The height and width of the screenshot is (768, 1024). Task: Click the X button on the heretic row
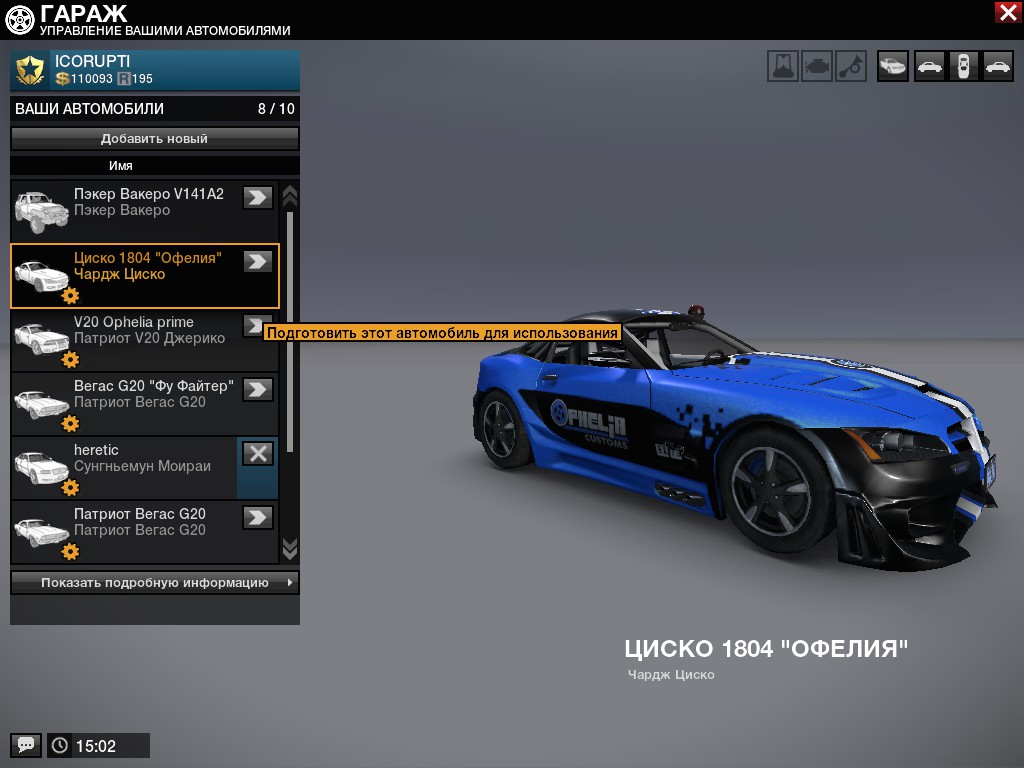pyautogui.click(x=258, y=454)
